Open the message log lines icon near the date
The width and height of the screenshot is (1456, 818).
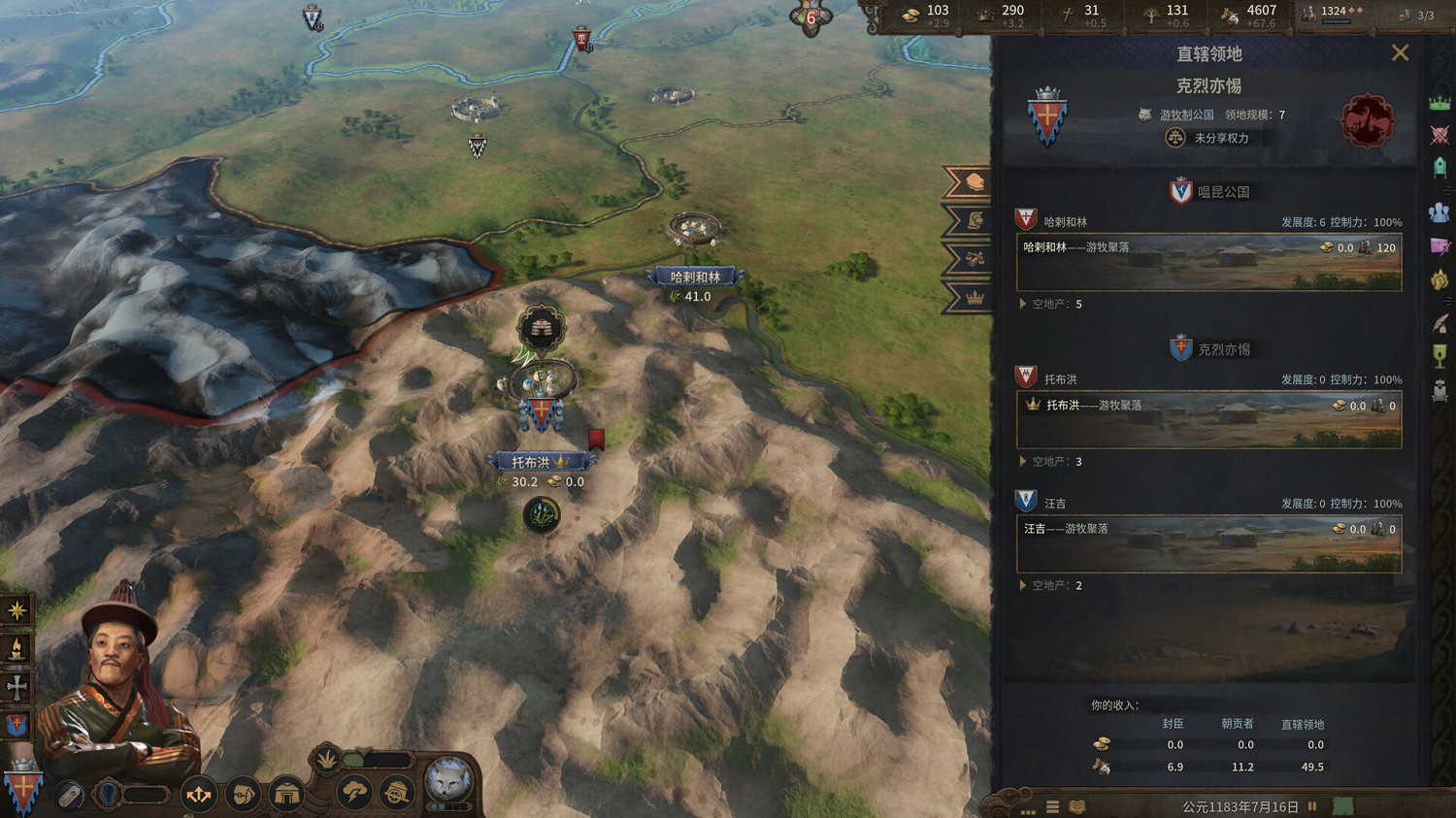tap(1052, 805)
